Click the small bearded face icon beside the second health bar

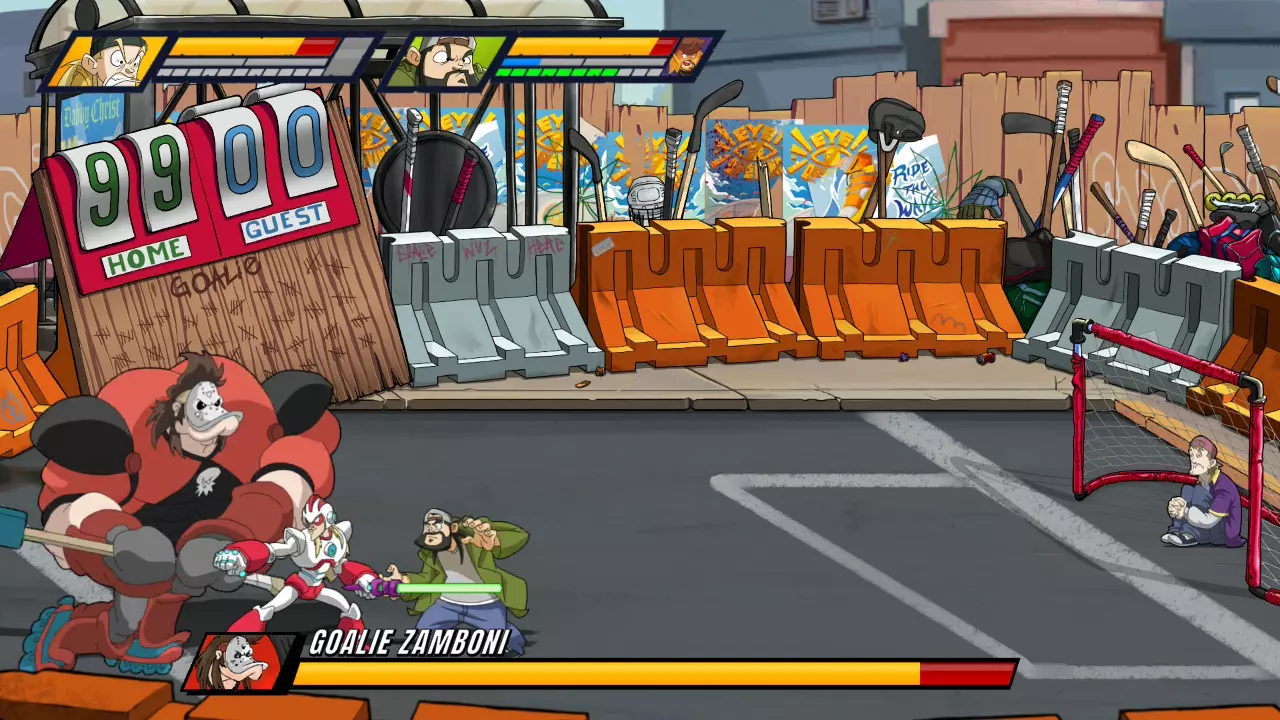(x=687, y=56)
